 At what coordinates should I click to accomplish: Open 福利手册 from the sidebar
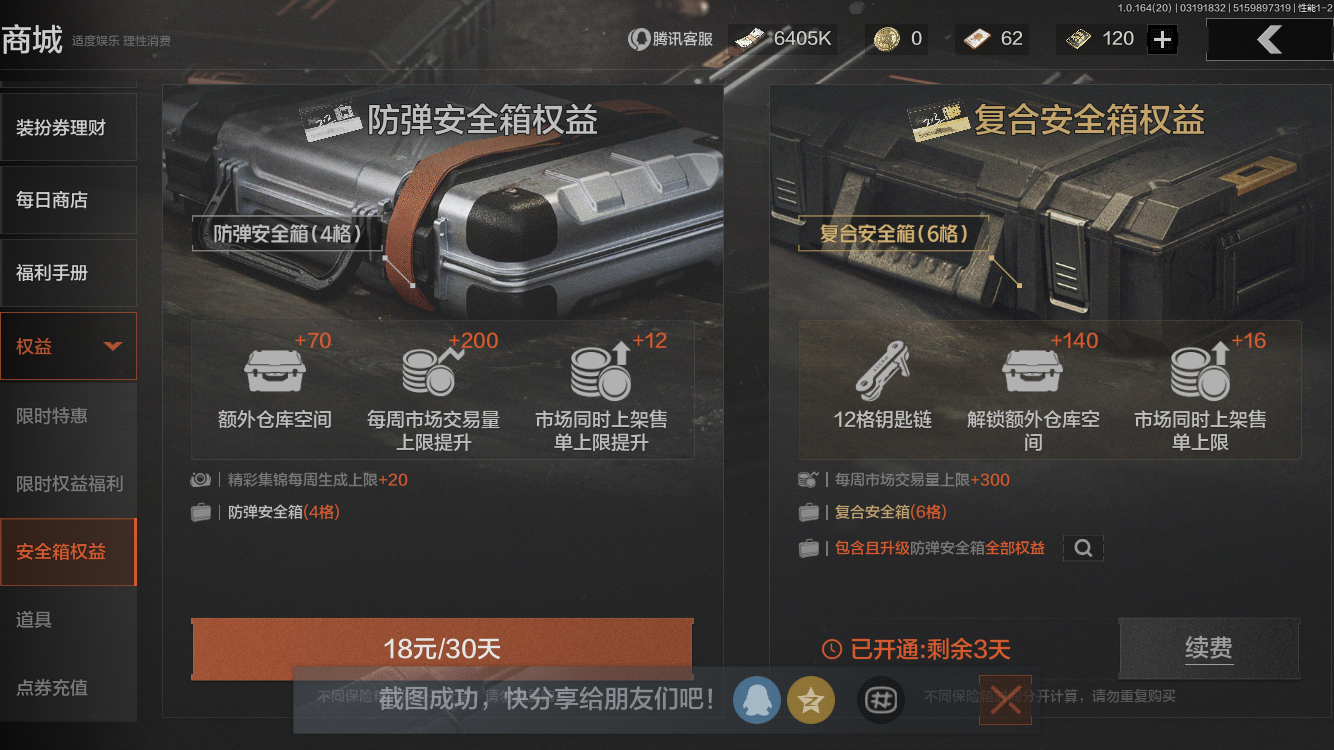pos(68,272)
